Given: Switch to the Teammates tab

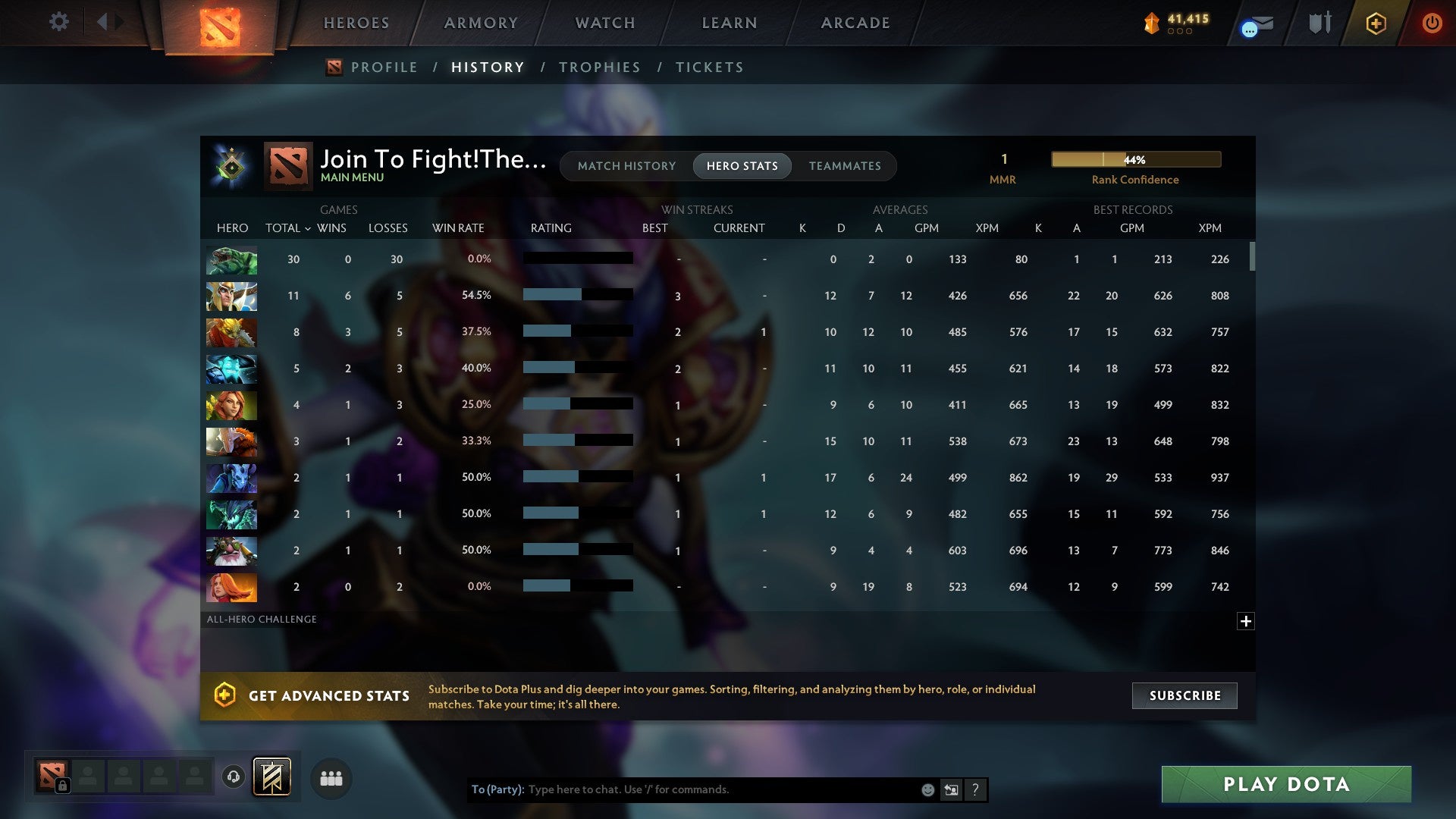Looking at the screenshot, I should coord(845,165).
